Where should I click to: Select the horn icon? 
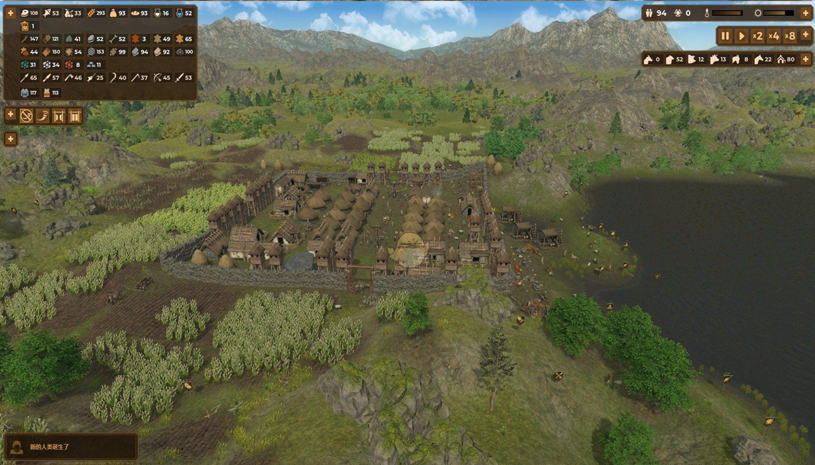tap(43, 116)
